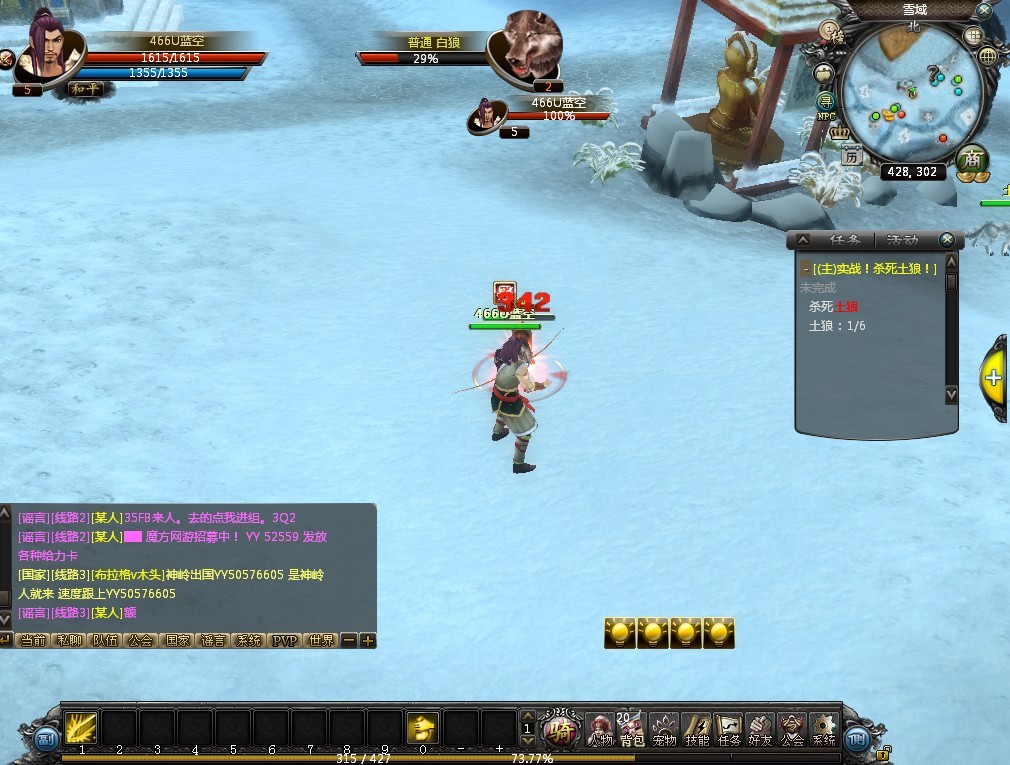Switch to the 世界 world chat tab

320,640
